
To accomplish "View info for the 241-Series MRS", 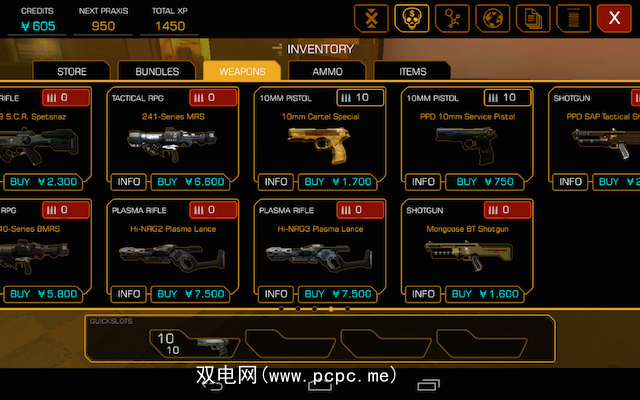I will (x=129, y=182).
